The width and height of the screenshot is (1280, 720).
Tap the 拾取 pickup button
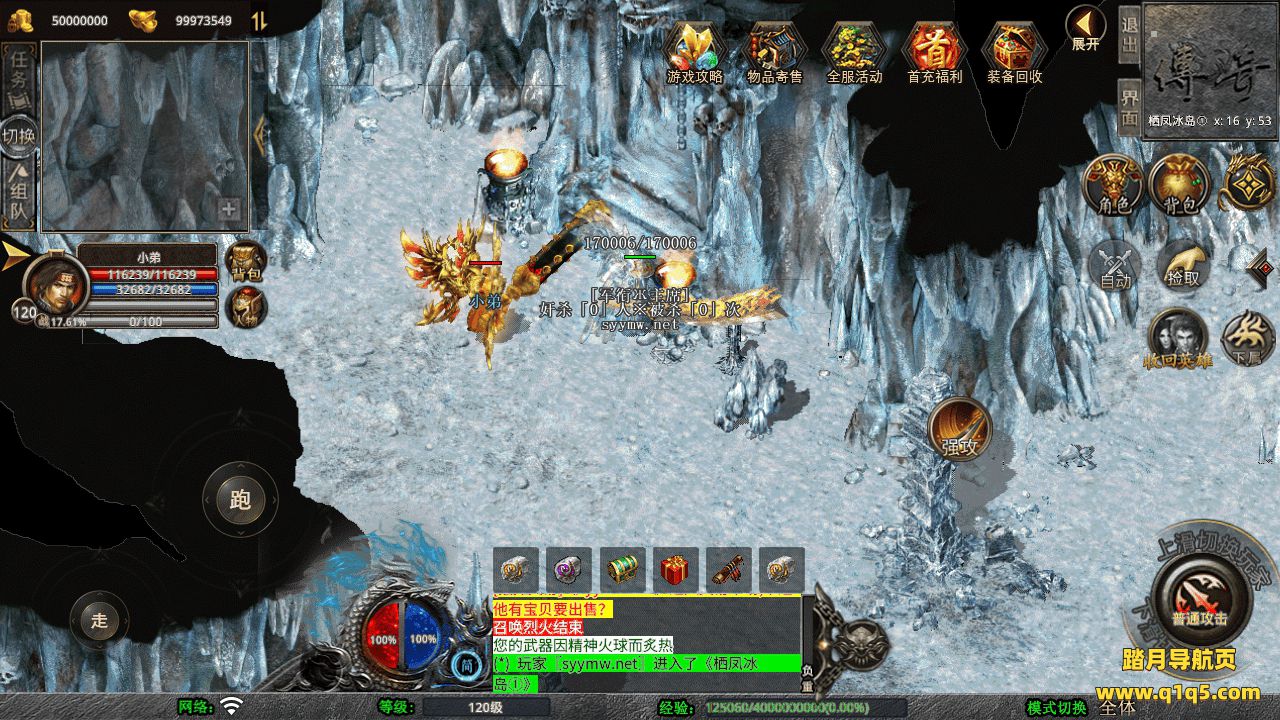click(1183, 267)
